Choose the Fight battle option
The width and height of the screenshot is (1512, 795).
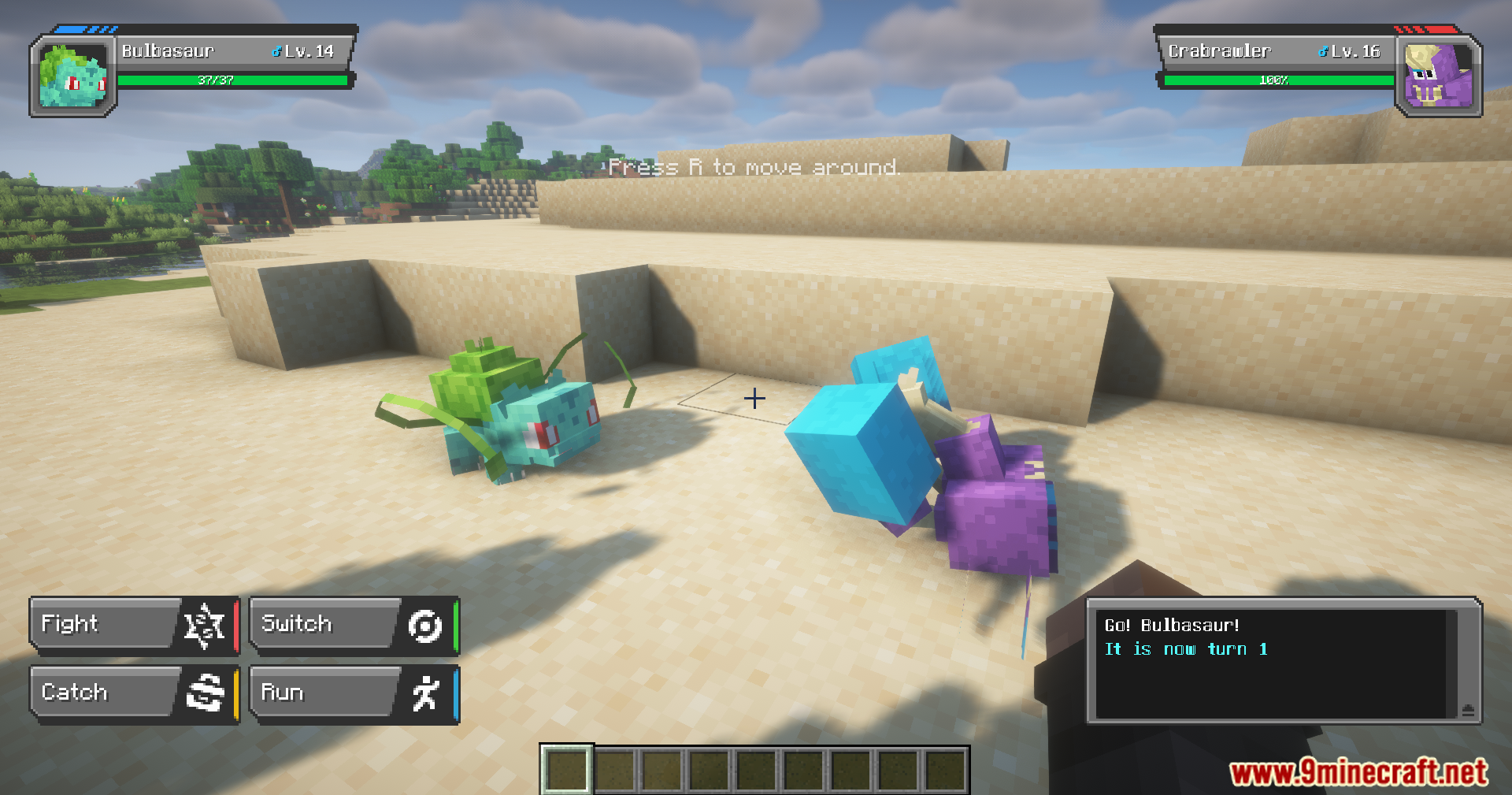click(132, 625)
